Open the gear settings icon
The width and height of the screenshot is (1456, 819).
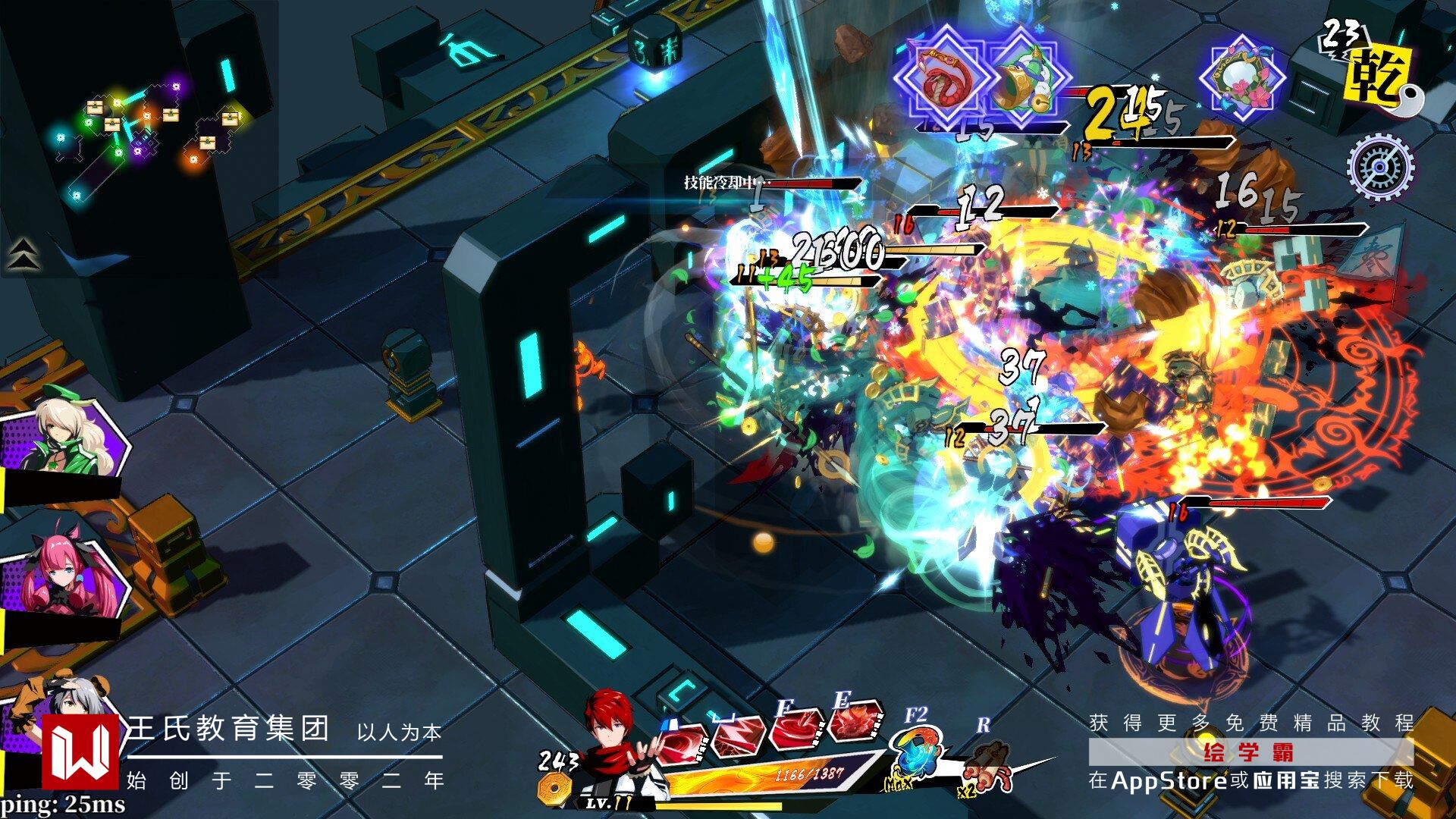[x=1379, y=167]
